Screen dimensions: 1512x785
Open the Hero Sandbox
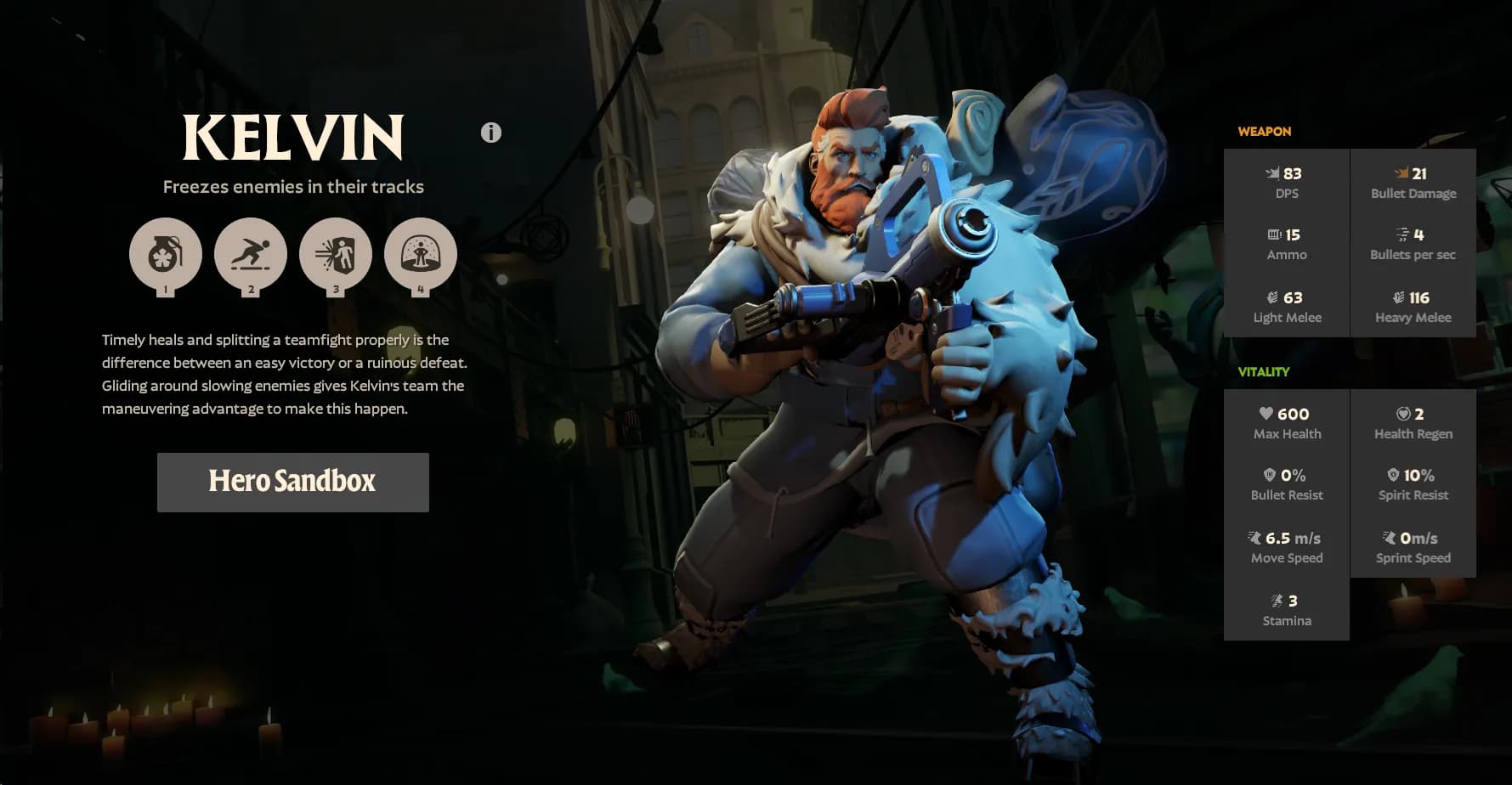(x=292, y=482)
